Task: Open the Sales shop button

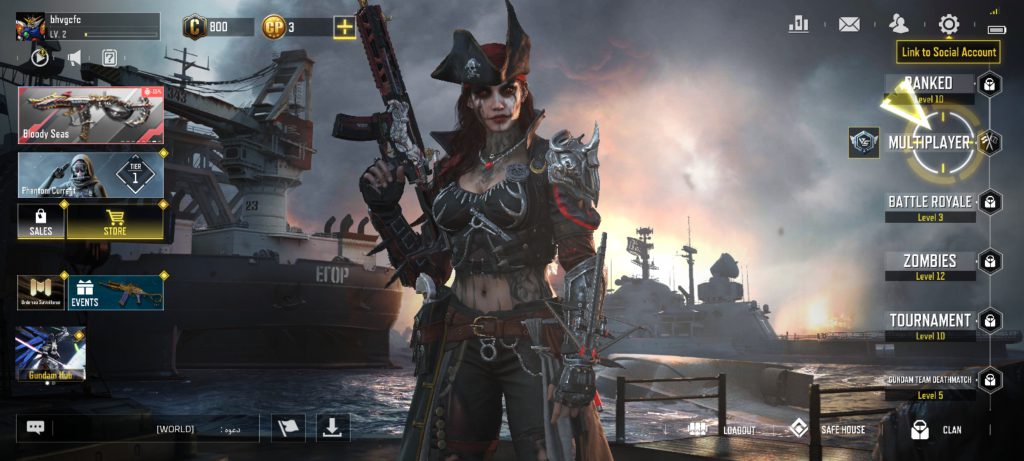Action: click(41, 222)
